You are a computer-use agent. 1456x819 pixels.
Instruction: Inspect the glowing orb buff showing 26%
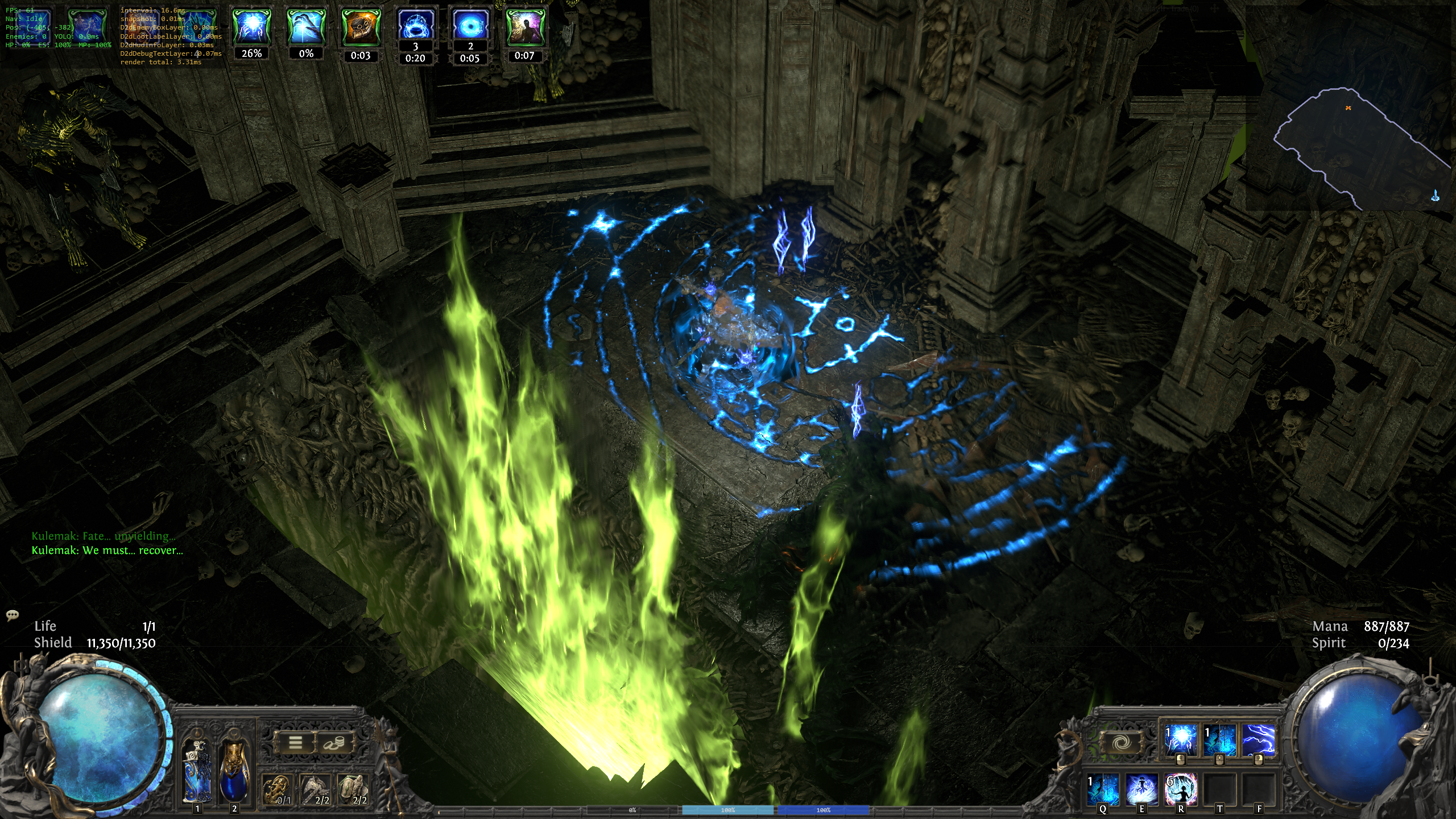tap(251, 28)
